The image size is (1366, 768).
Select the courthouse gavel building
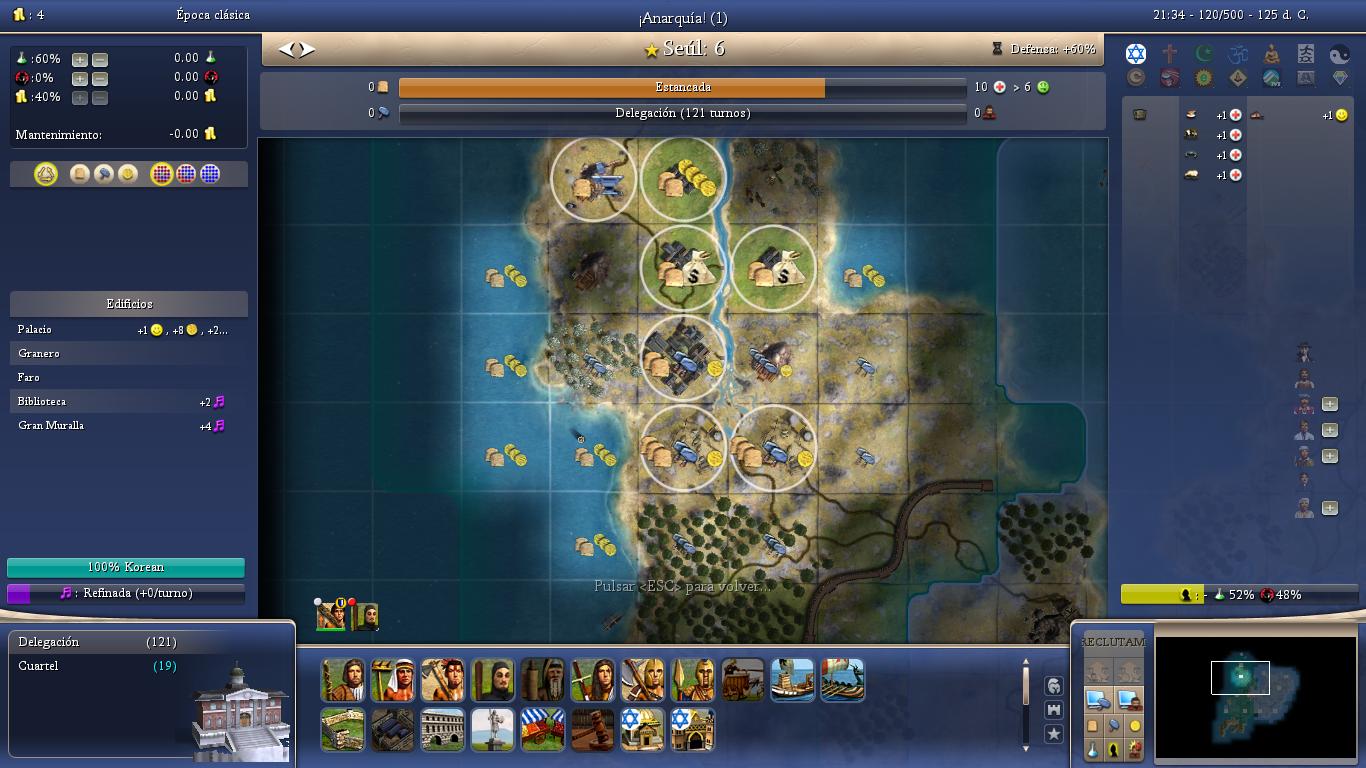[x=593, y=729]
